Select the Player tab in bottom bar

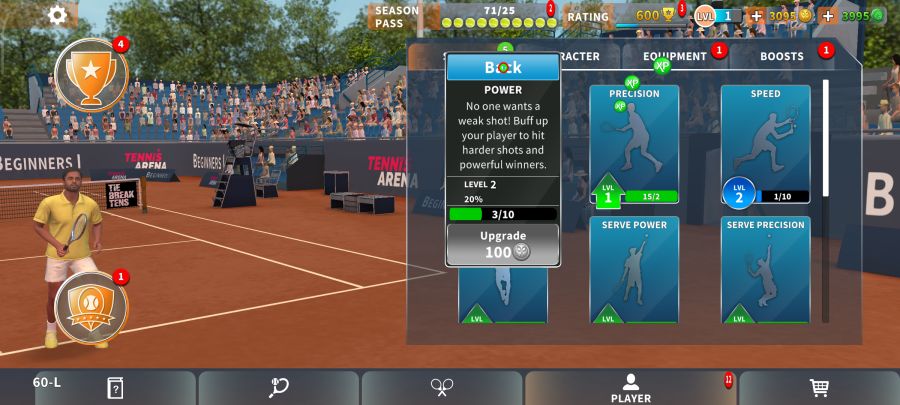tap(631, 388)
